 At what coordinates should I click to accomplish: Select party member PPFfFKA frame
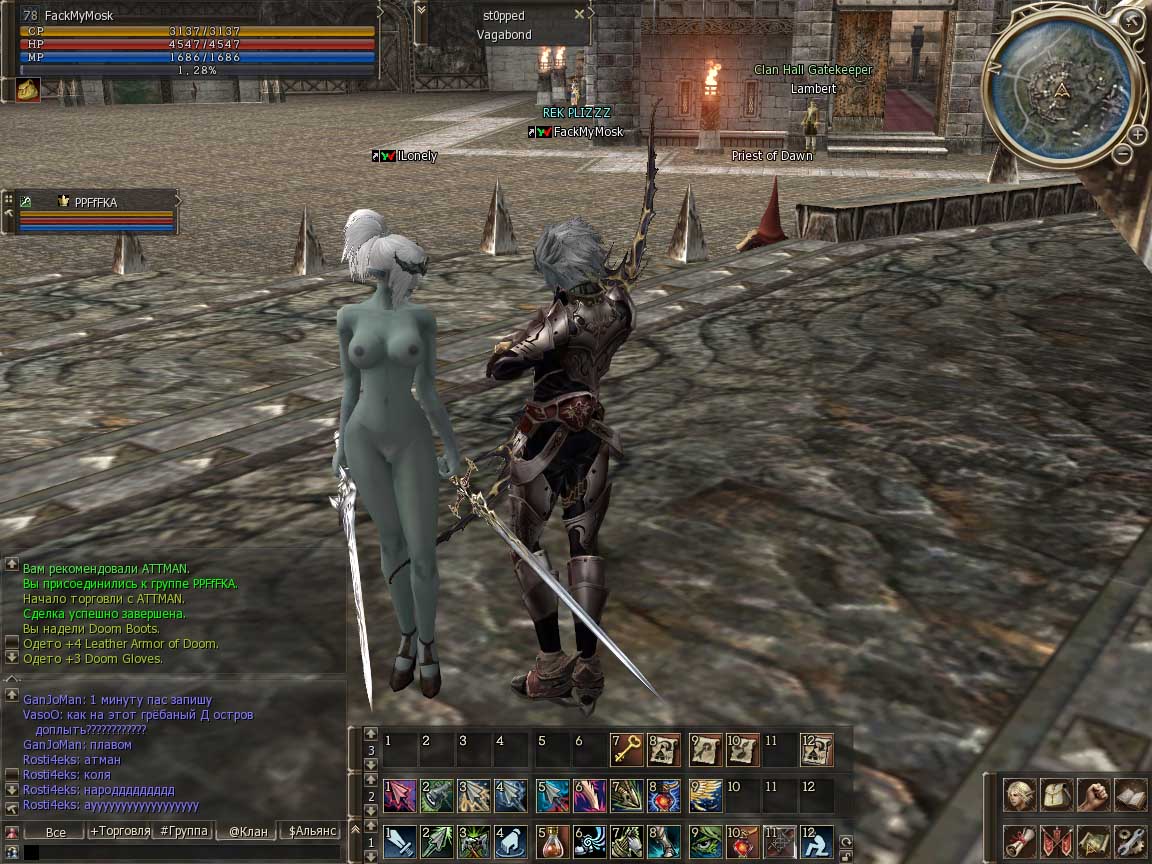(x=95, y=211)
